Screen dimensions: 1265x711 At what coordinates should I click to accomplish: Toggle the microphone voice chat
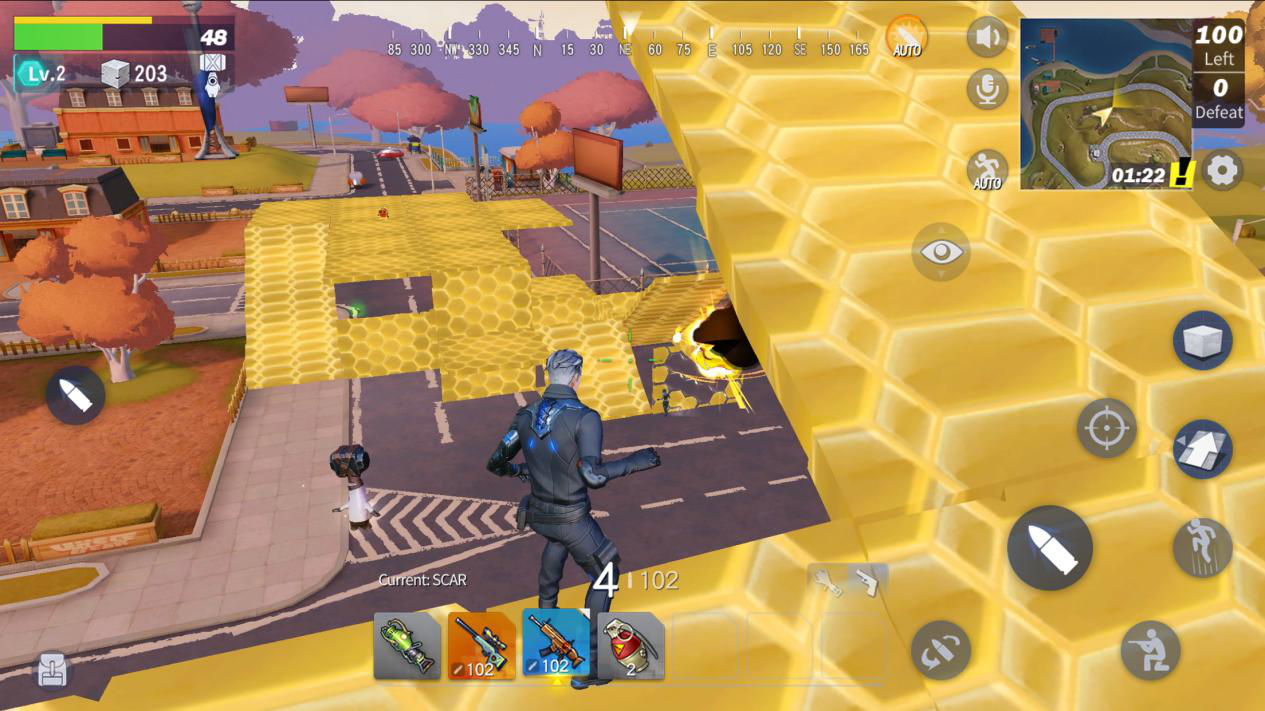click(x=987, y=90)
